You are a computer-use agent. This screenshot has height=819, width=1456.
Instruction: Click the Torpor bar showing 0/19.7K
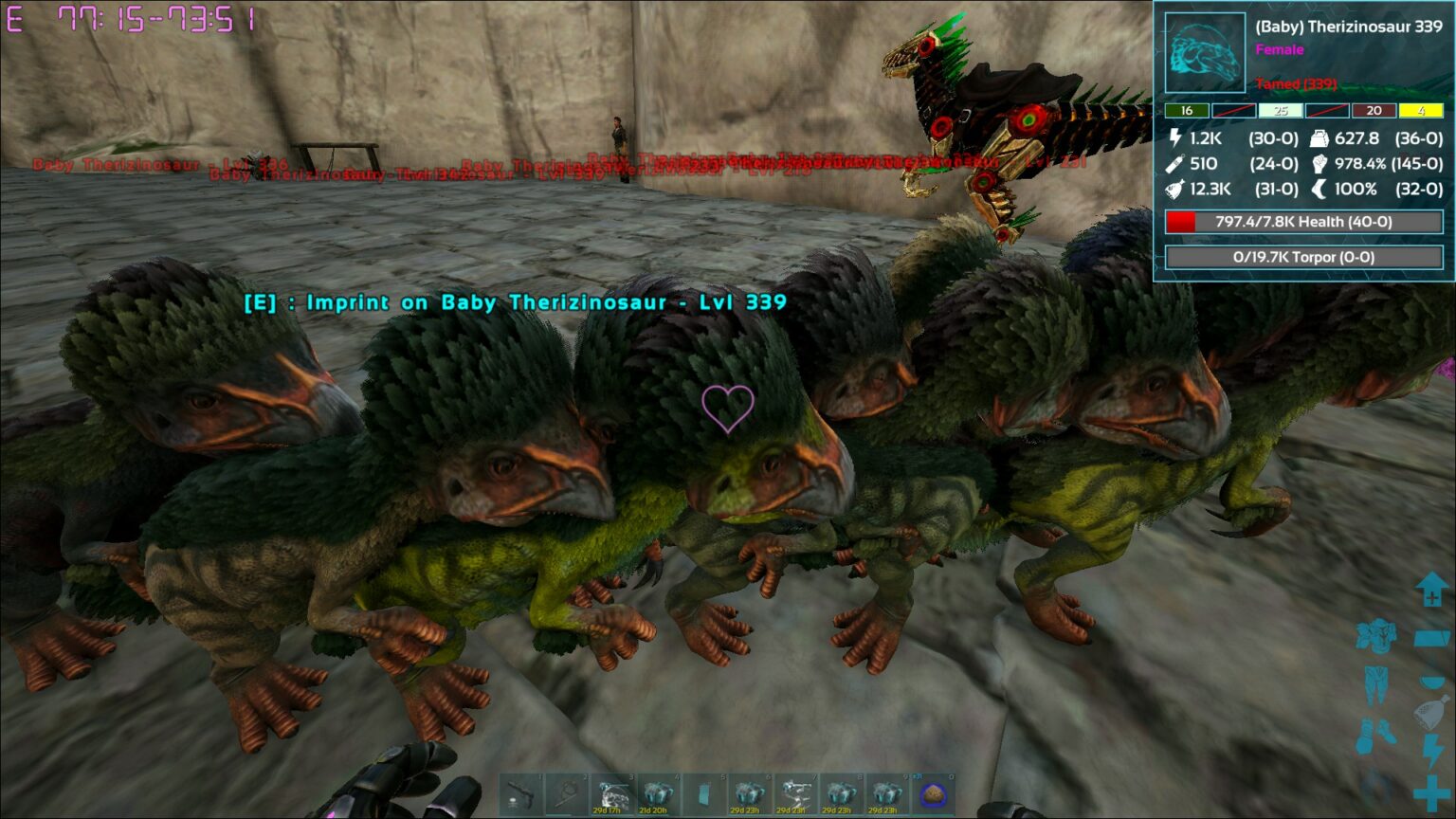coord(1302,256)
